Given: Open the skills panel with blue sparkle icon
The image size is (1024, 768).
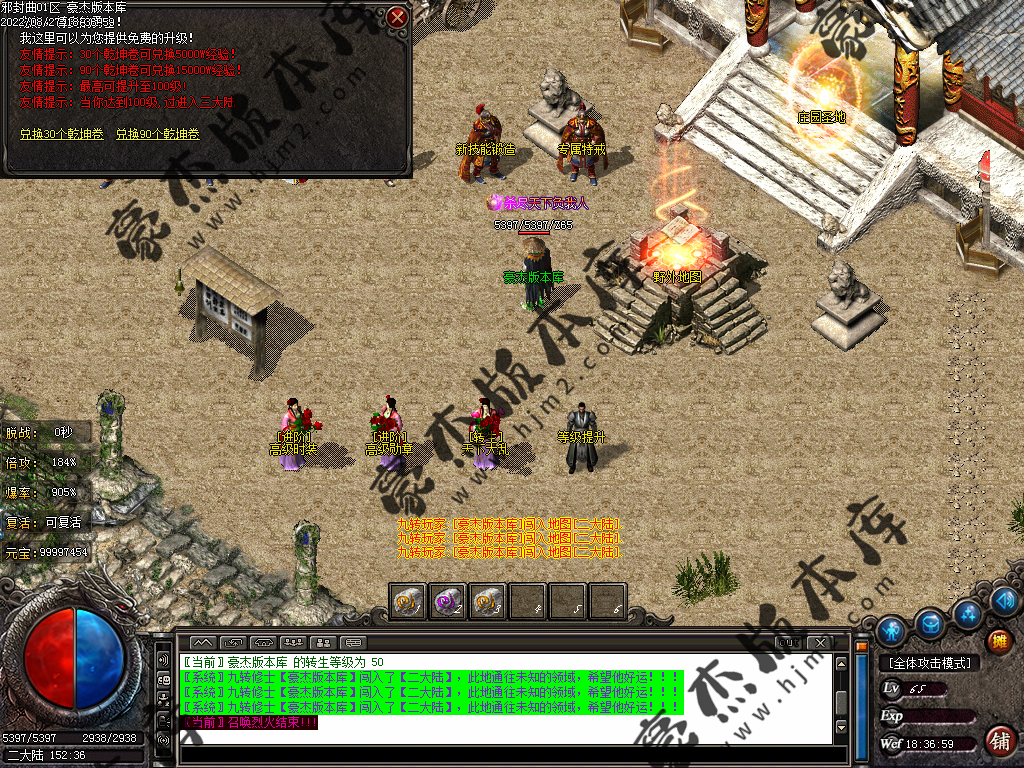Looking at the screenshot, I should pyautogui.click(x=967, y=612).
